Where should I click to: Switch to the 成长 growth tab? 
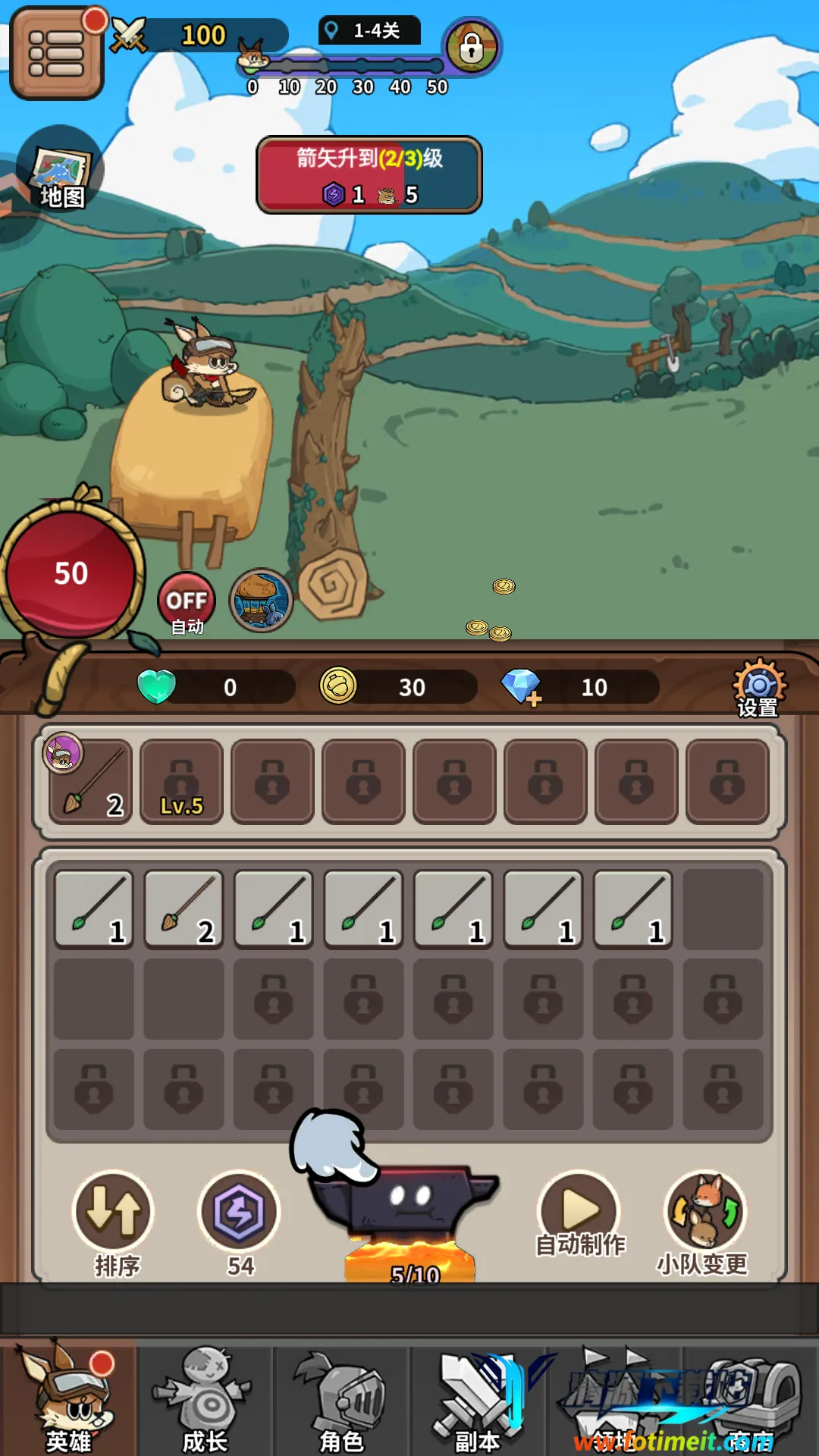tap(205, 1397)
